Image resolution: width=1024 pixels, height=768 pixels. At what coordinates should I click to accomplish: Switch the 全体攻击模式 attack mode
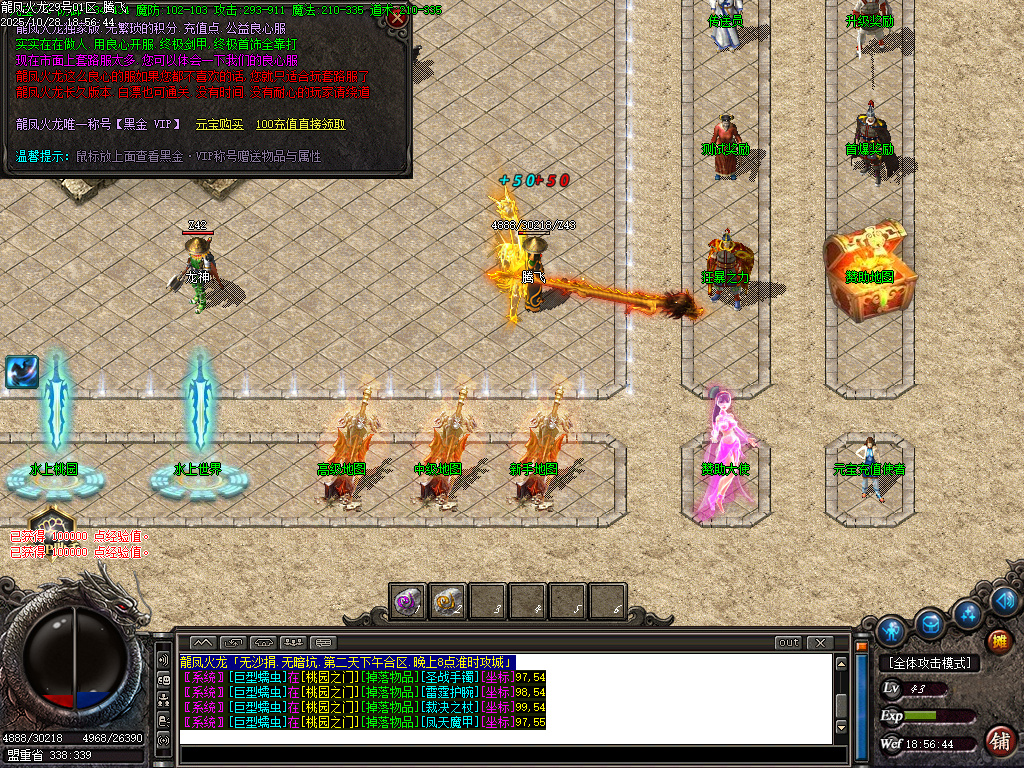pos(930,663)
